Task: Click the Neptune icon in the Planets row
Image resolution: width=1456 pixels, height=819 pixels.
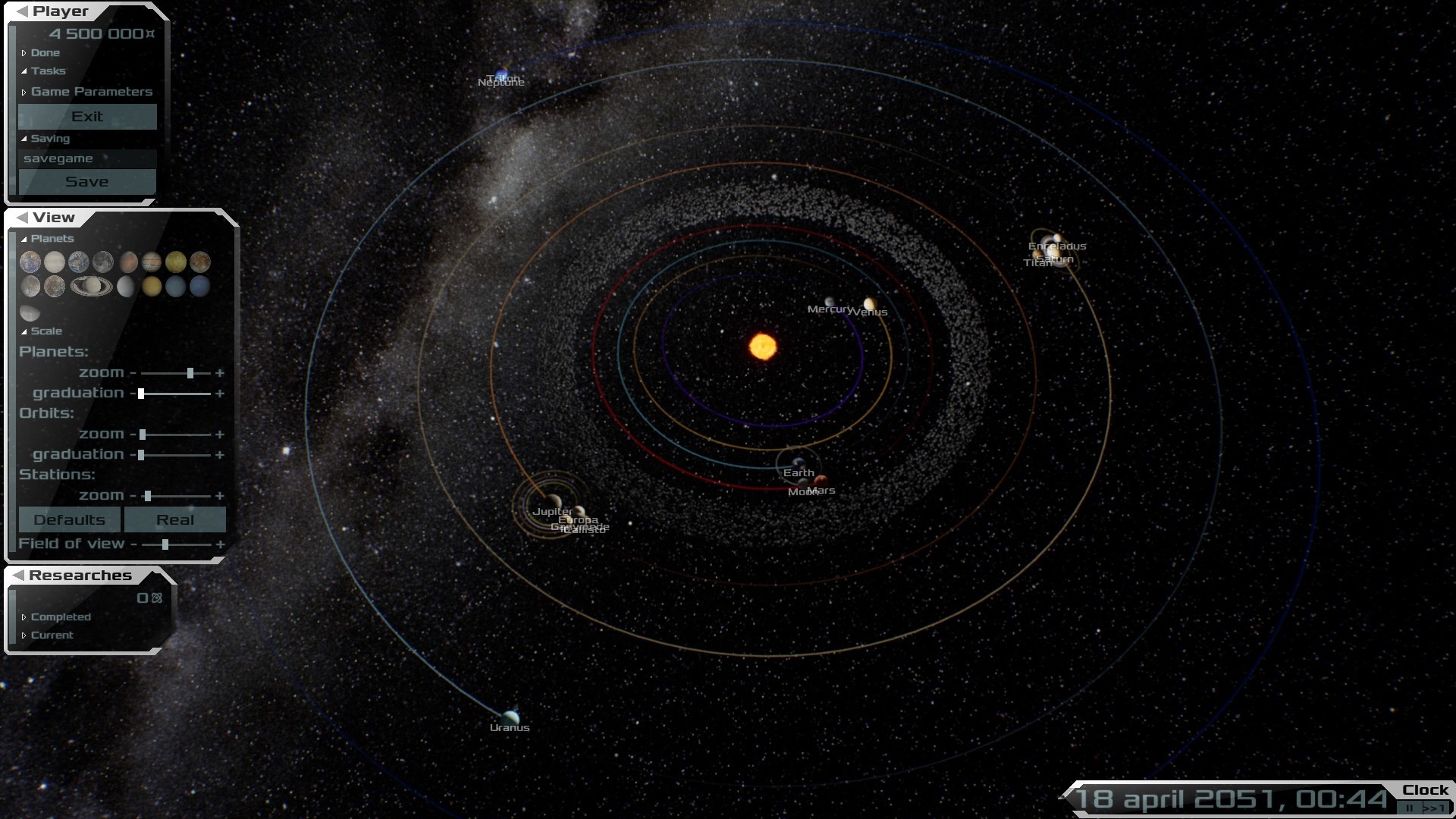Action: [200, 287]
